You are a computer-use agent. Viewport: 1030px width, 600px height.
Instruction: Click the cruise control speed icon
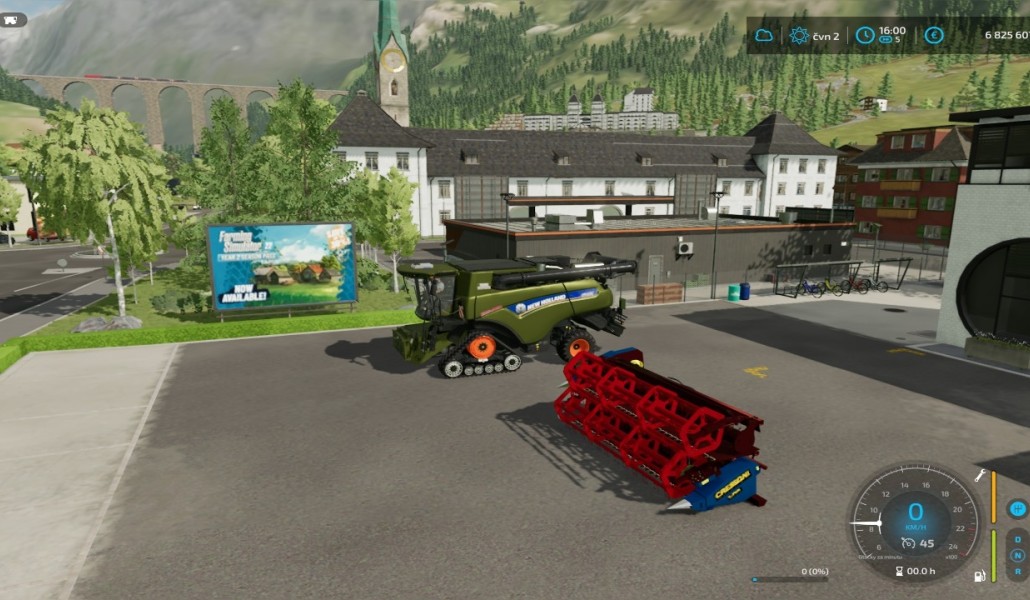click(908, 543)
